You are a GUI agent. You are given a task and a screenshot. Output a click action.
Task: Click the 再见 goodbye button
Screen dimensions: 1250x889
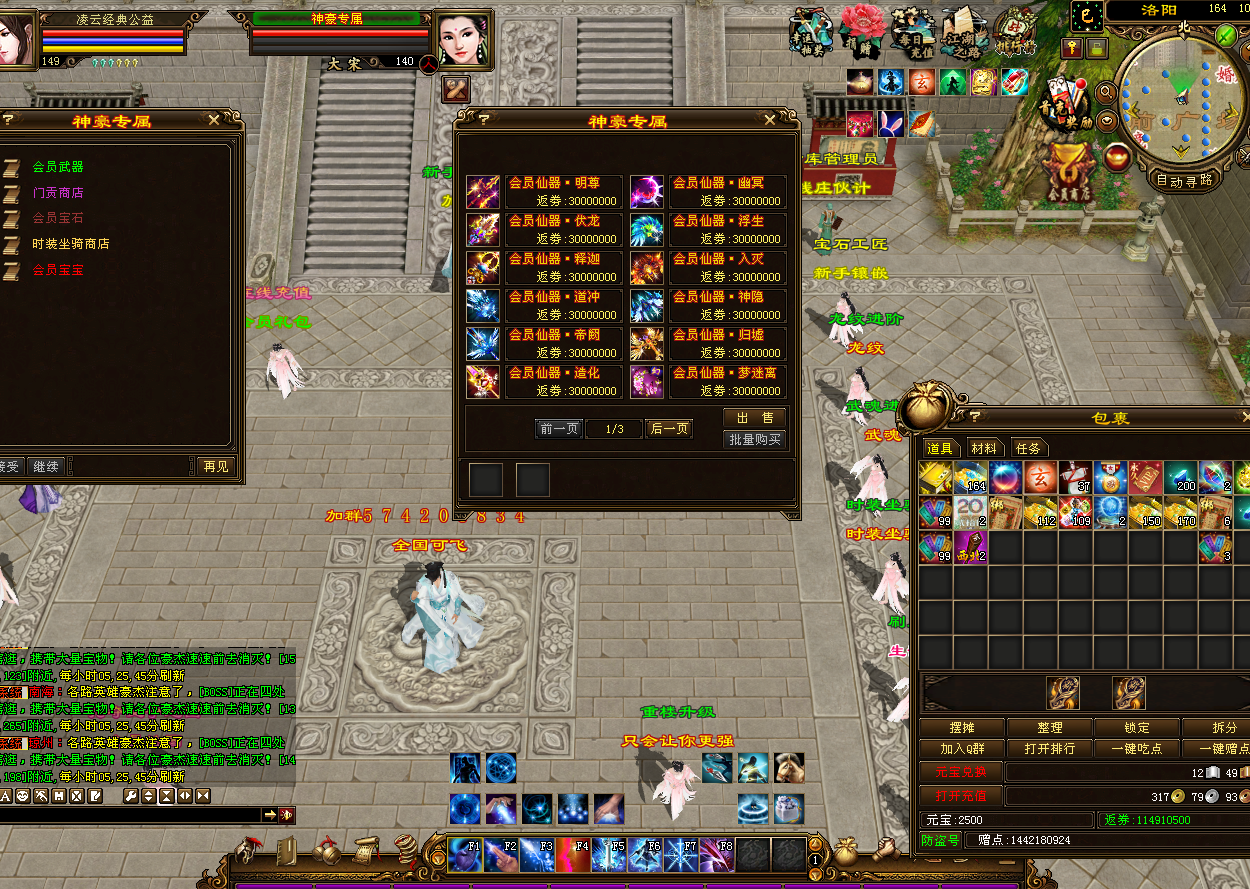[215, 466]
